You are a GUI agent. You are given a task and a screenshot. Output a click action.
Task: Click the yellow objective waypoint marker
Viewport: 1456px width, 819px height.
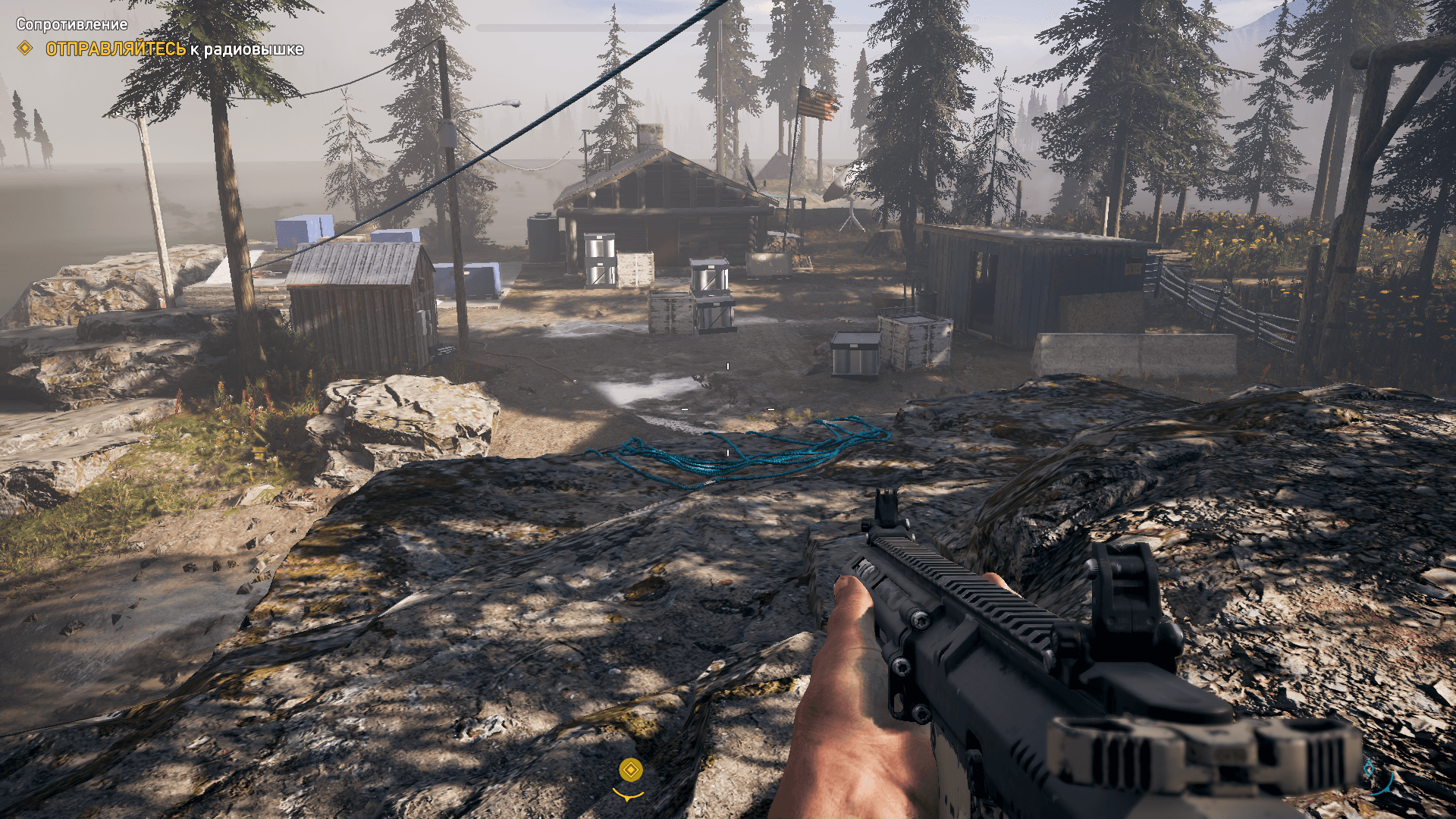pos(630,770)
